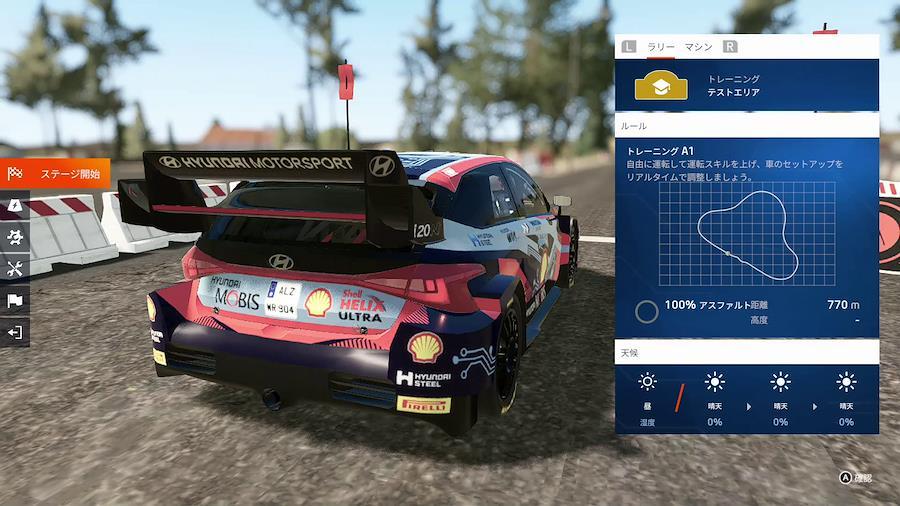The image size is (900, 506).
Task: Select the flag icon in sidebar
Action: tap(15, 300)
